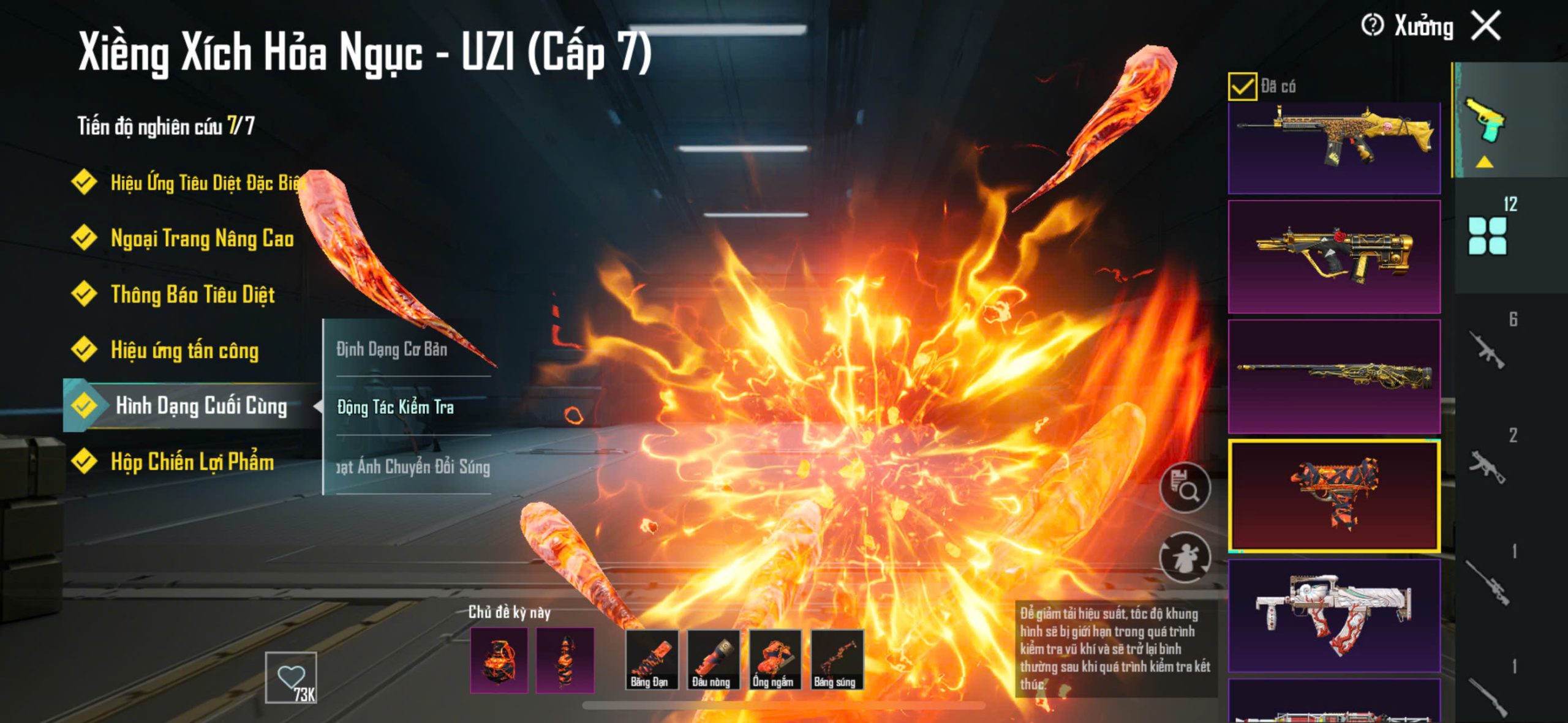The width and height of the screenshot is (1568, 723).
Task: Open the Xưởng help info
Action: (x=1372, y=26)
